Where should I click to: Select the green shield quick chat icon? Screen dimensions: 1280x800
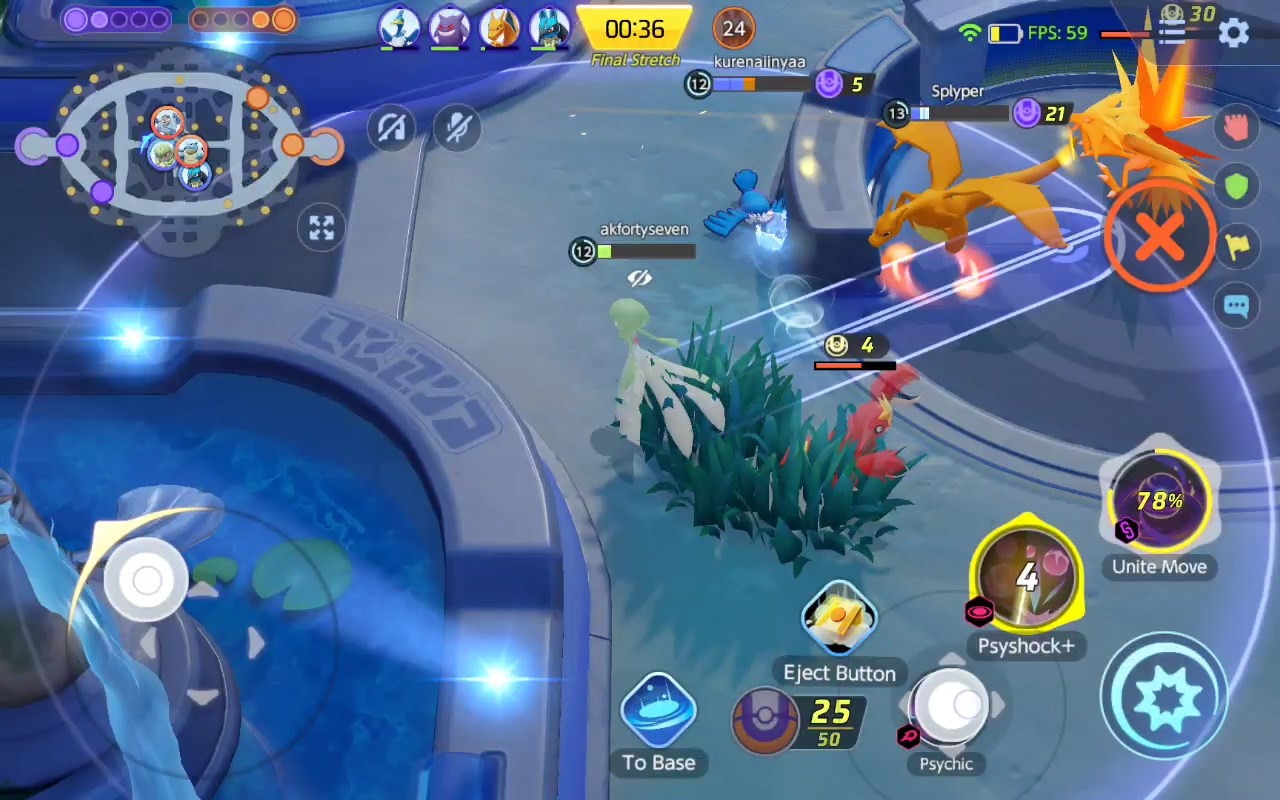[x=1237, y=187]
